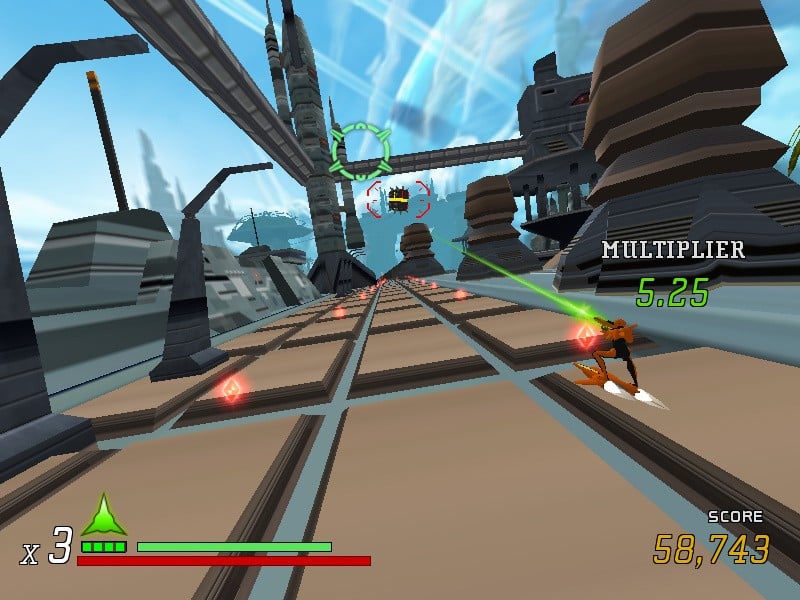Screen dimensions: 800x600
Task: Click the green ship lives icon
Action: coord(104,516)
